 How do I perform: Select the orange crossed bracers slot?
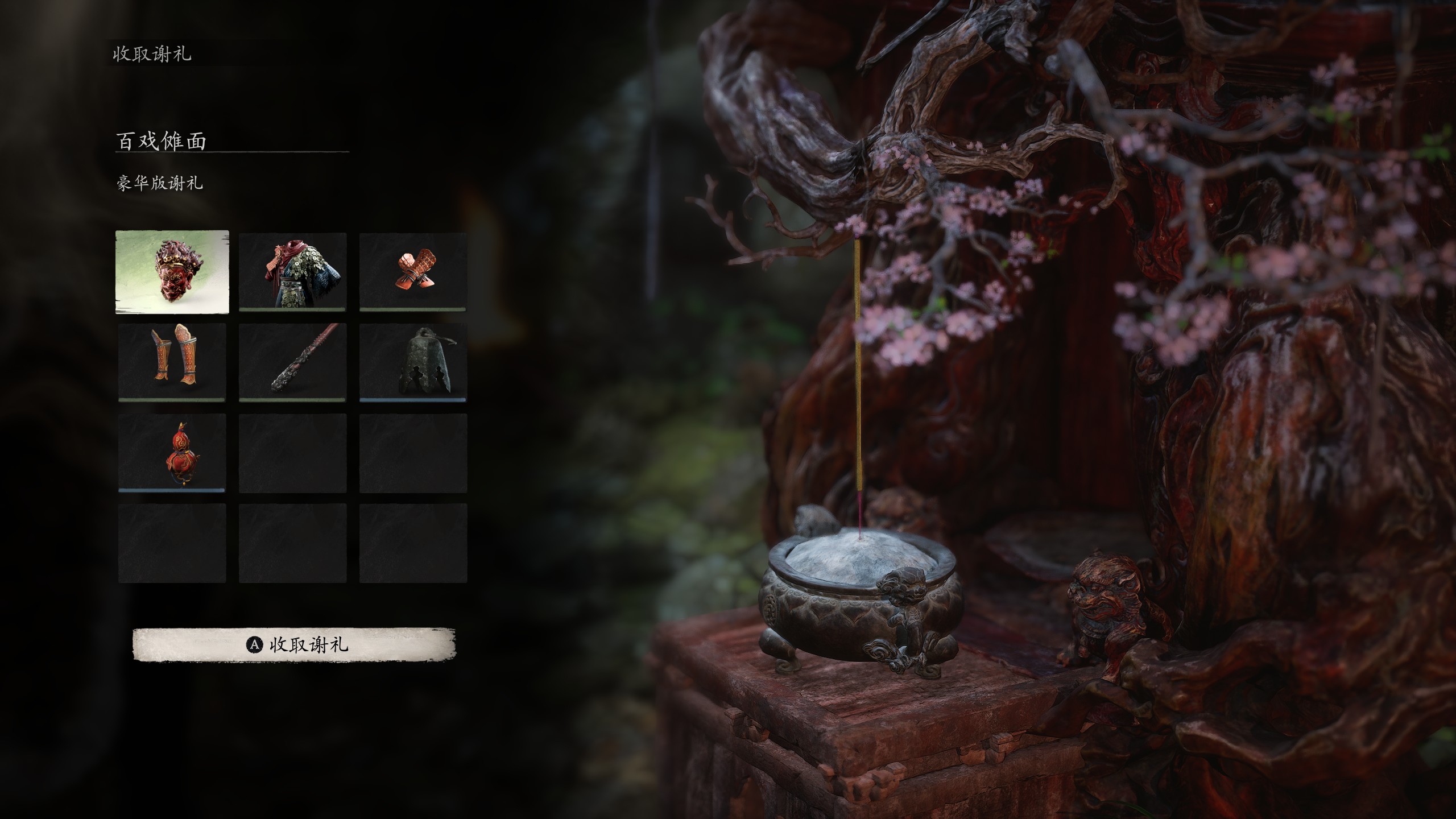(413, 272)
